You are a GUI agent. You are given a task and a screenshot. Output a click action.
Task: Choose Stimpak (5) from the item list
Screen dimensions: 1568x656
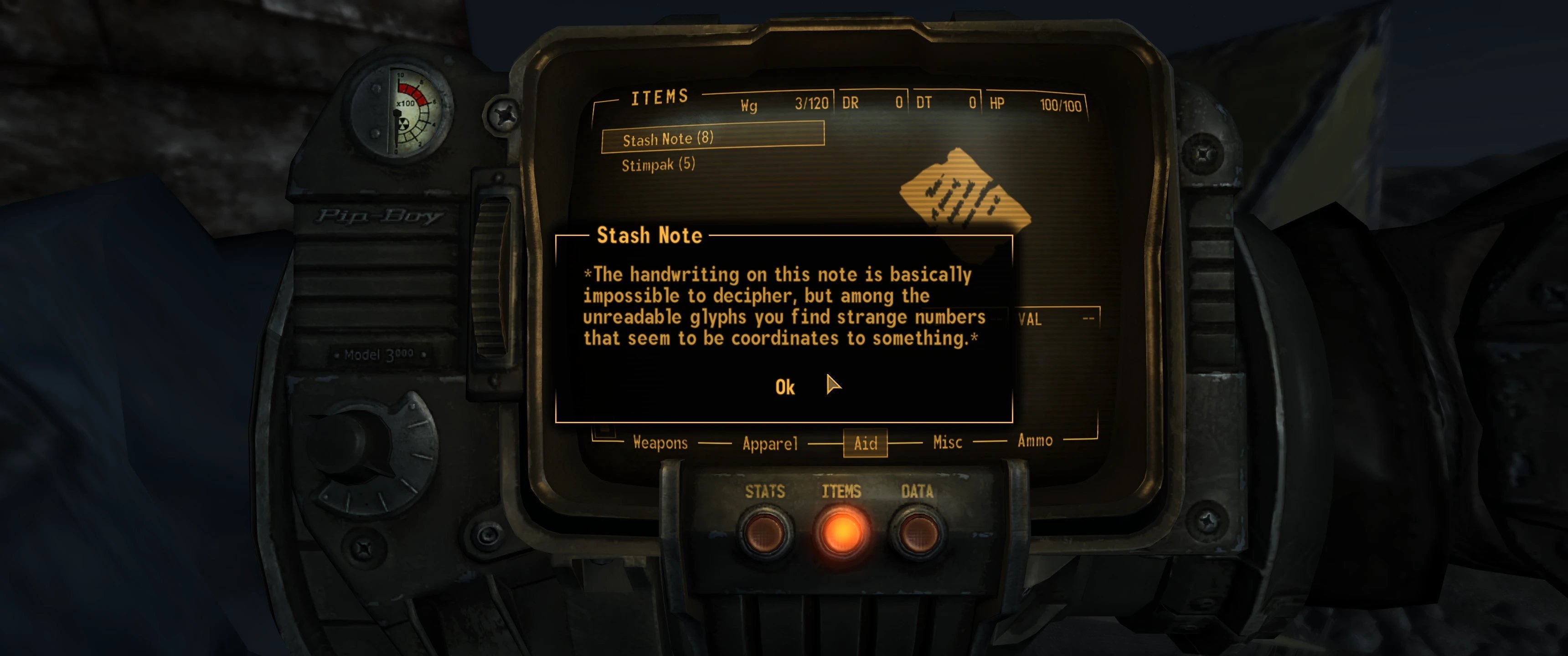click(658, 164)
